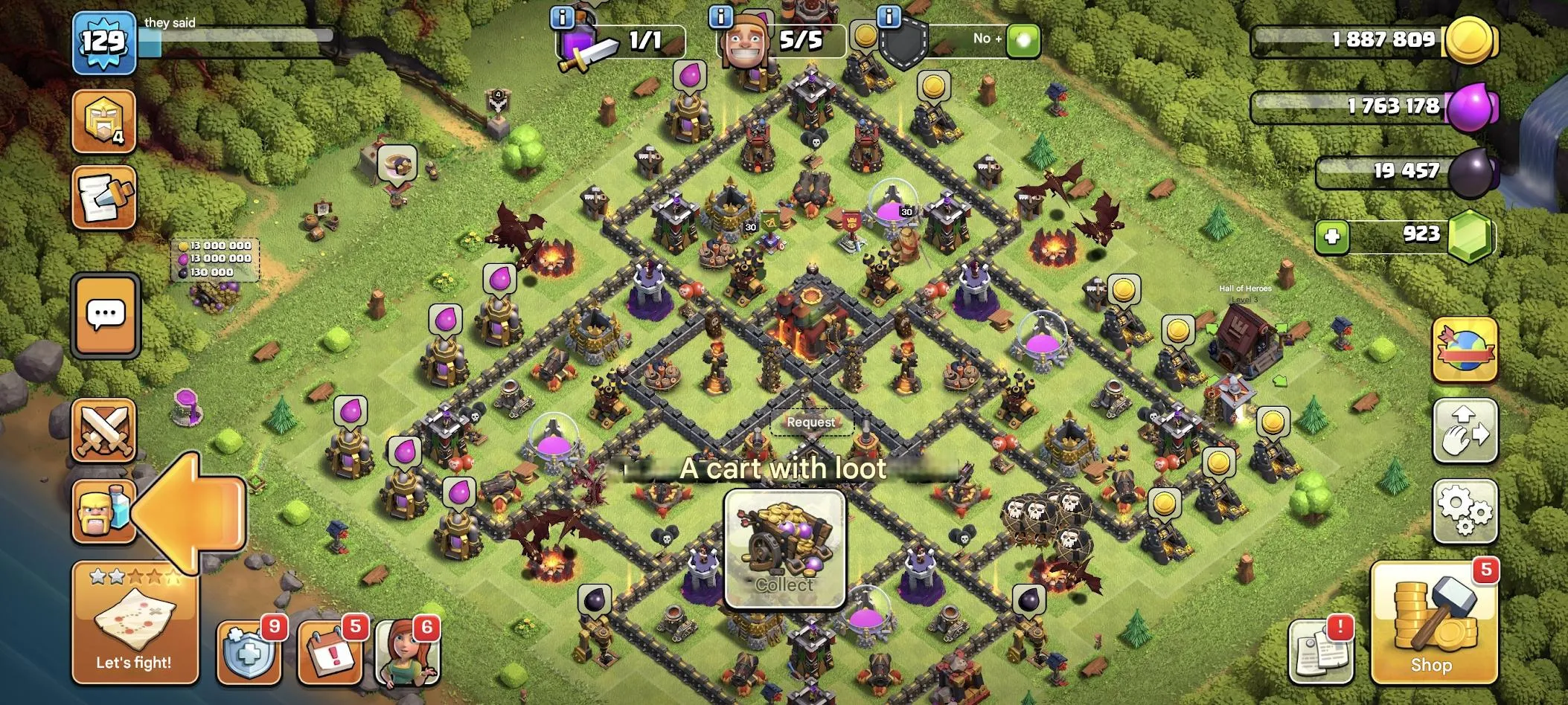Viewport: 1568px width, 705px height.
Task: Select the crossed swords attack icon
Action: point(104,430)
